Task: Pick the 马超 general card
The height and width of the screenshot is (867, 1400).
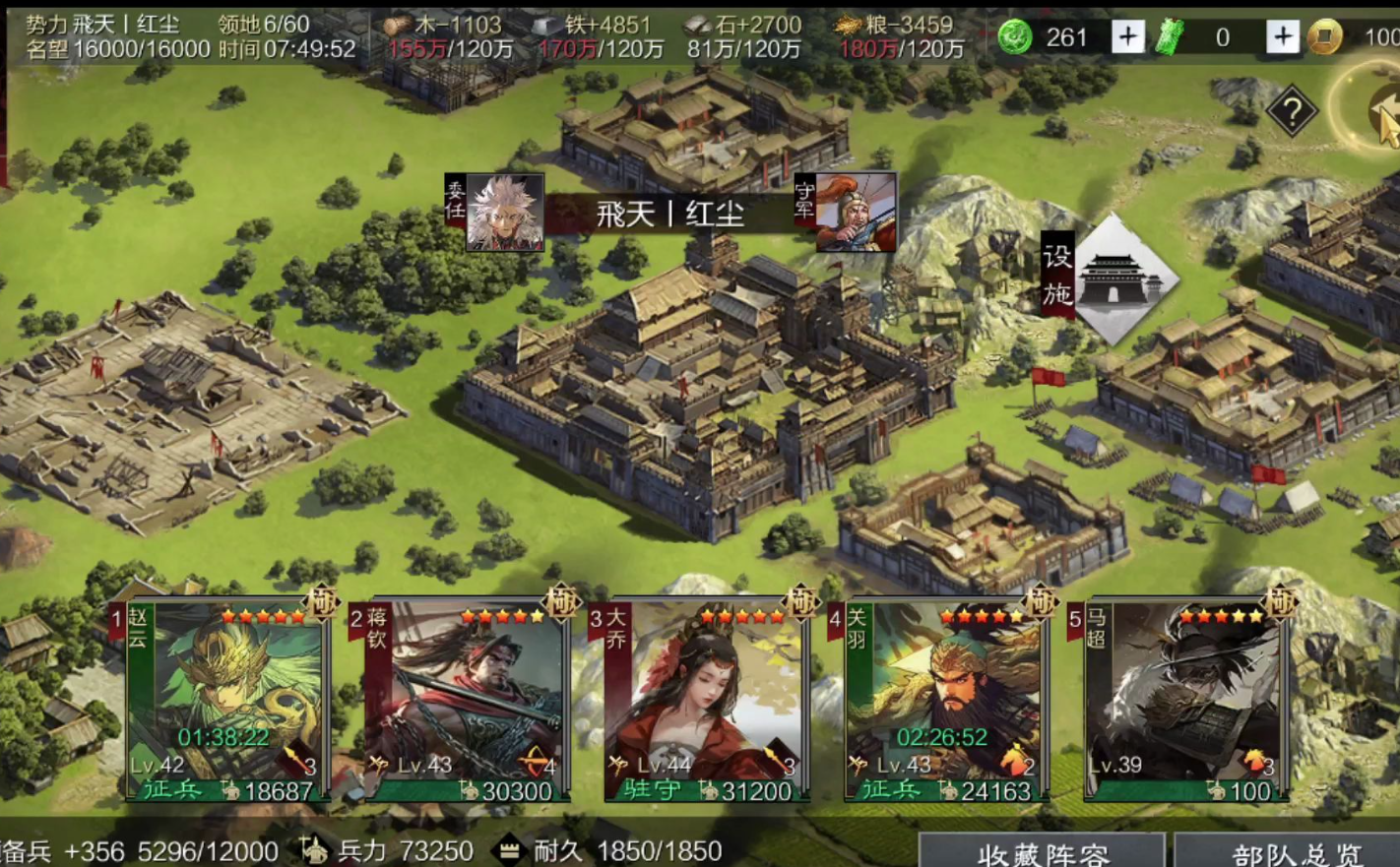Action: click(x=1185, y=701)
